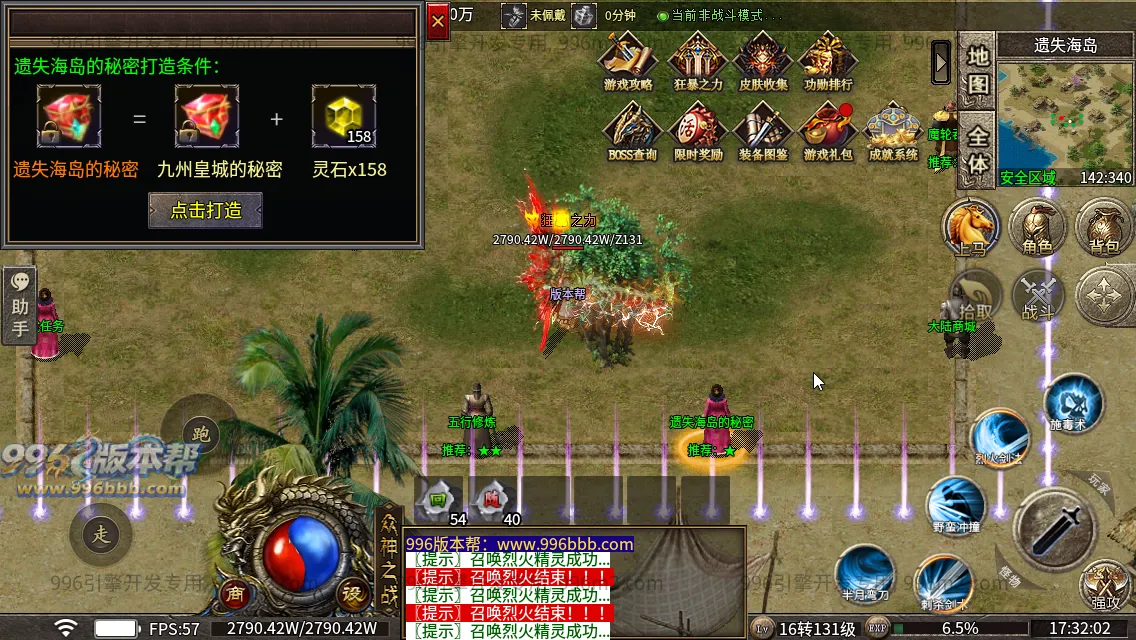Open the 角色 character sheet
Image resolution: width=1136 pixels, height=640 pixels.
point(1038,226)
